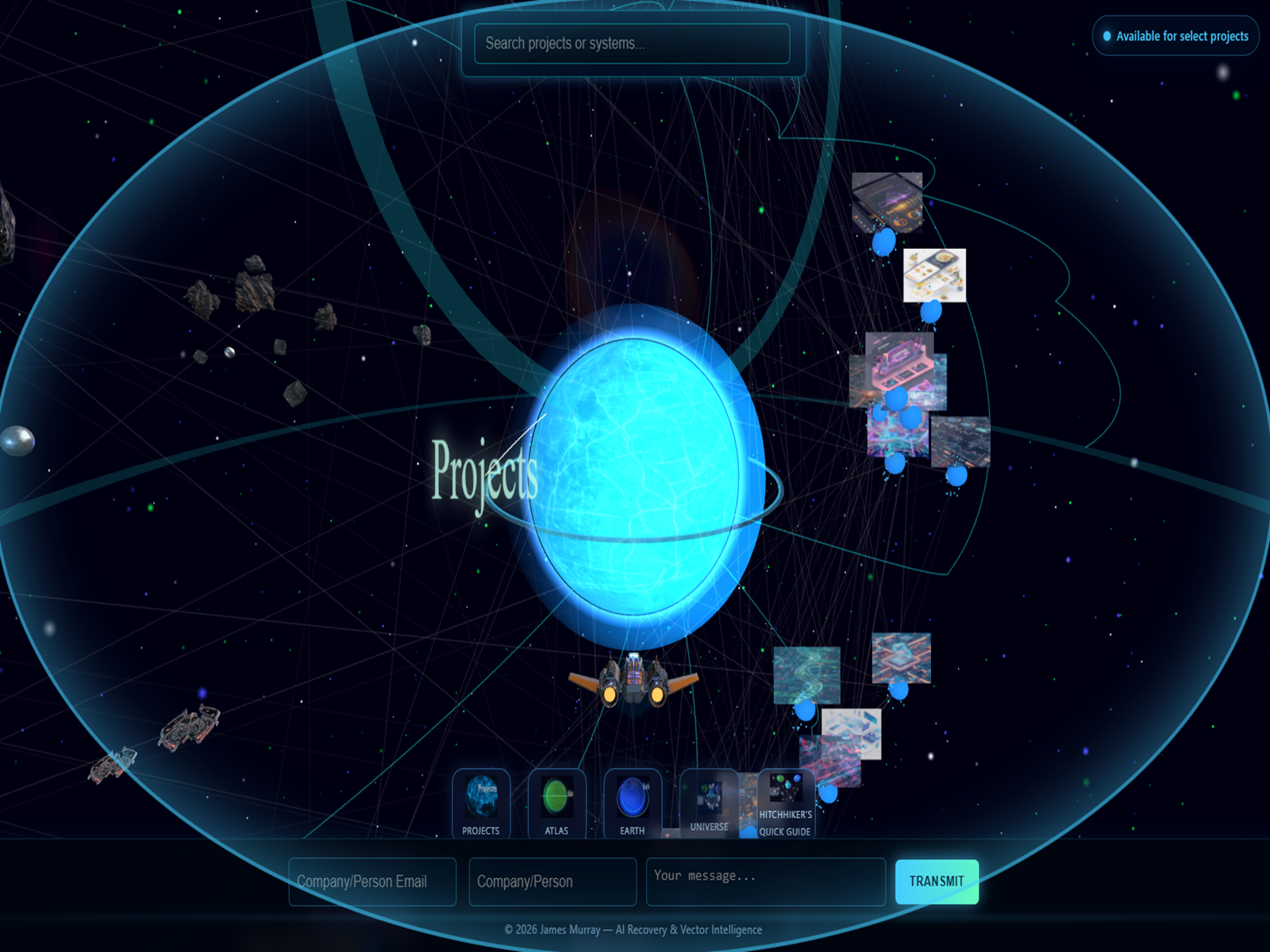Screen dimensions: 1270x952
Task: Select the silver sphere on the left edge
Action: tap(17, 439)
